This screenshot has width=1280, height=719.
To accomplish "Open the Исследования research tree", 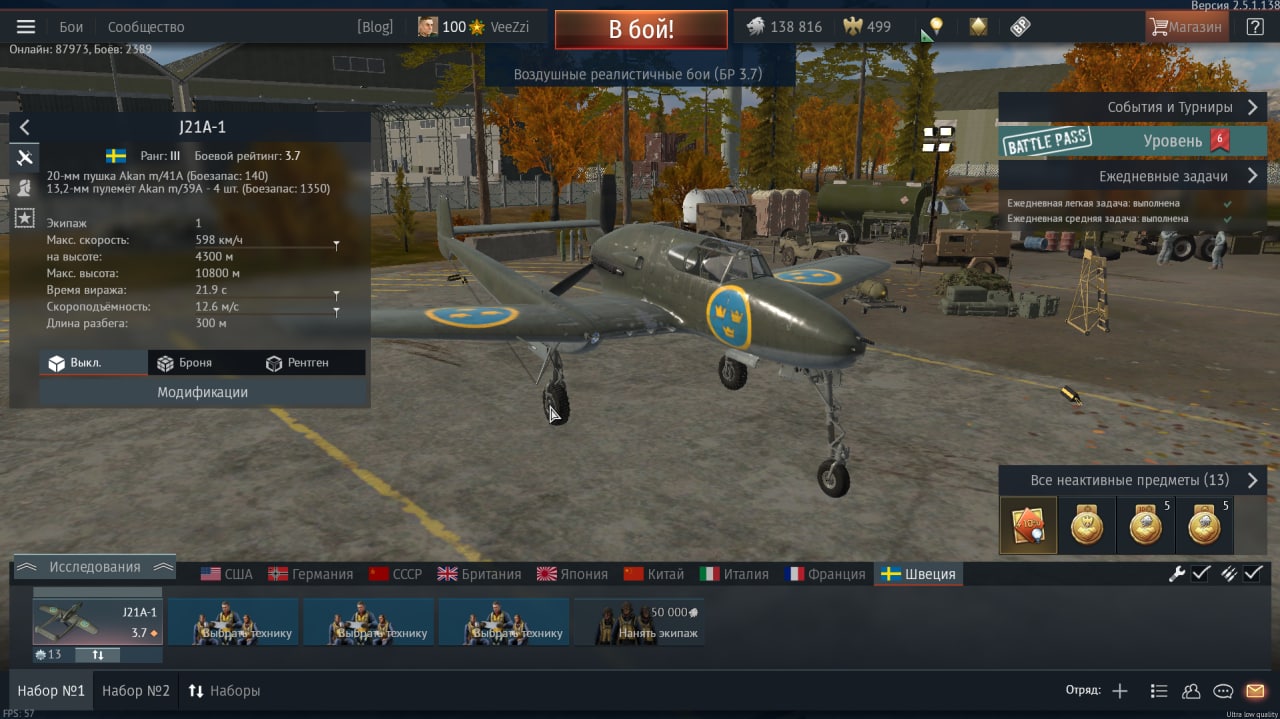I will [x=95, y=567].
